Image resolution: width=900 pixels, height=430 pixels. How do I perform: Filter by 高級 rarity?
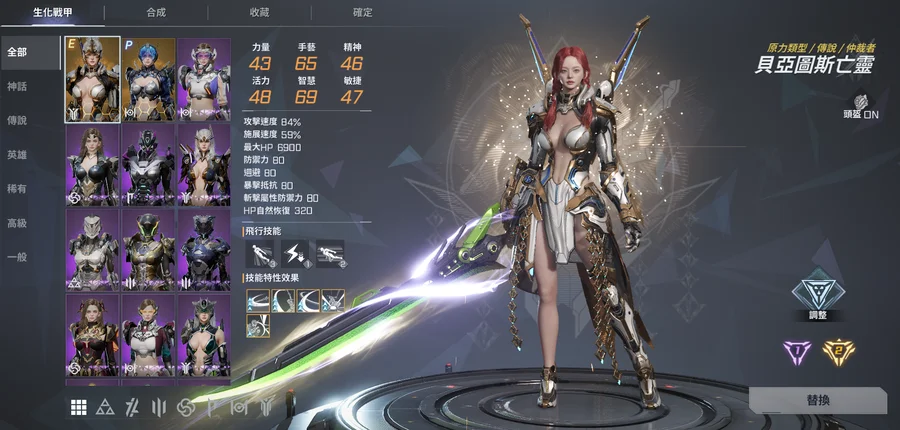click(x=17, y=223)
